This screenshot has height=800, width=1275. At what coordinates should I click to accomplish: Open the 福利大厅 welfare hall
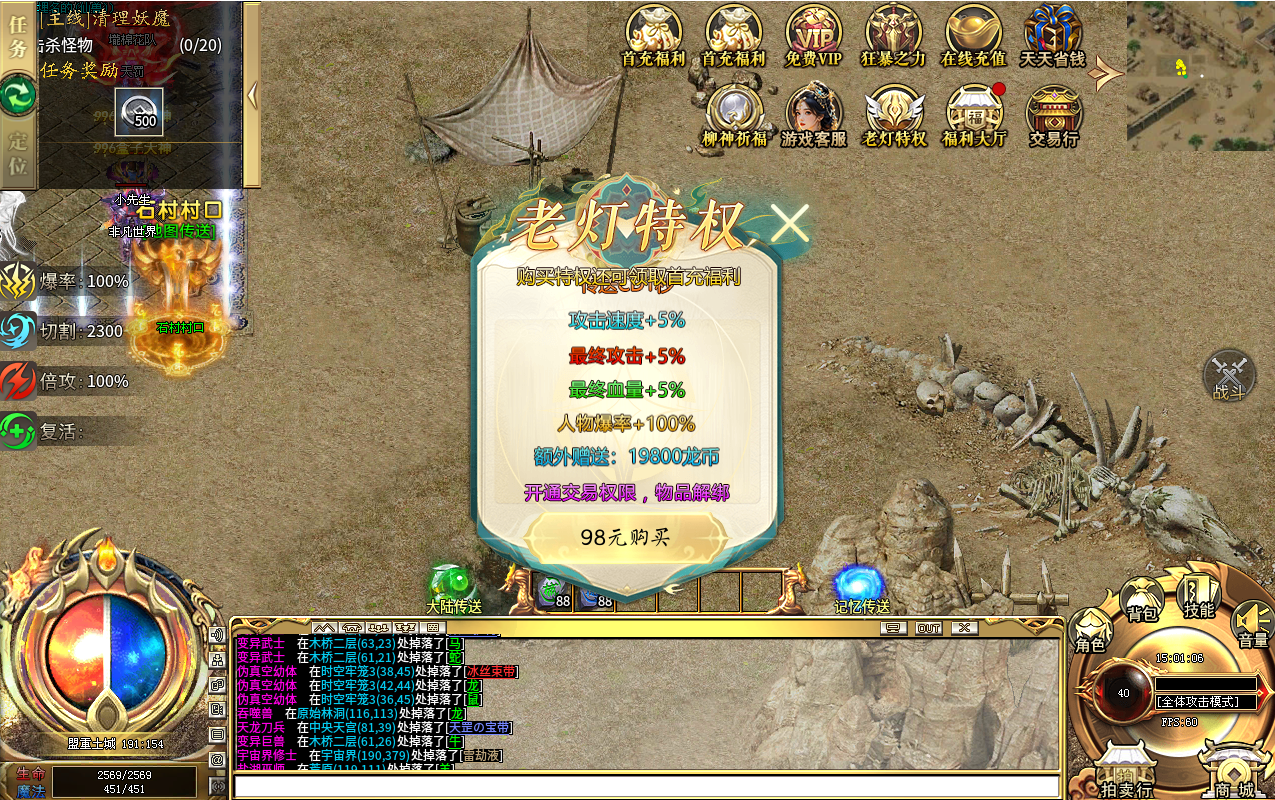[974, 115]
